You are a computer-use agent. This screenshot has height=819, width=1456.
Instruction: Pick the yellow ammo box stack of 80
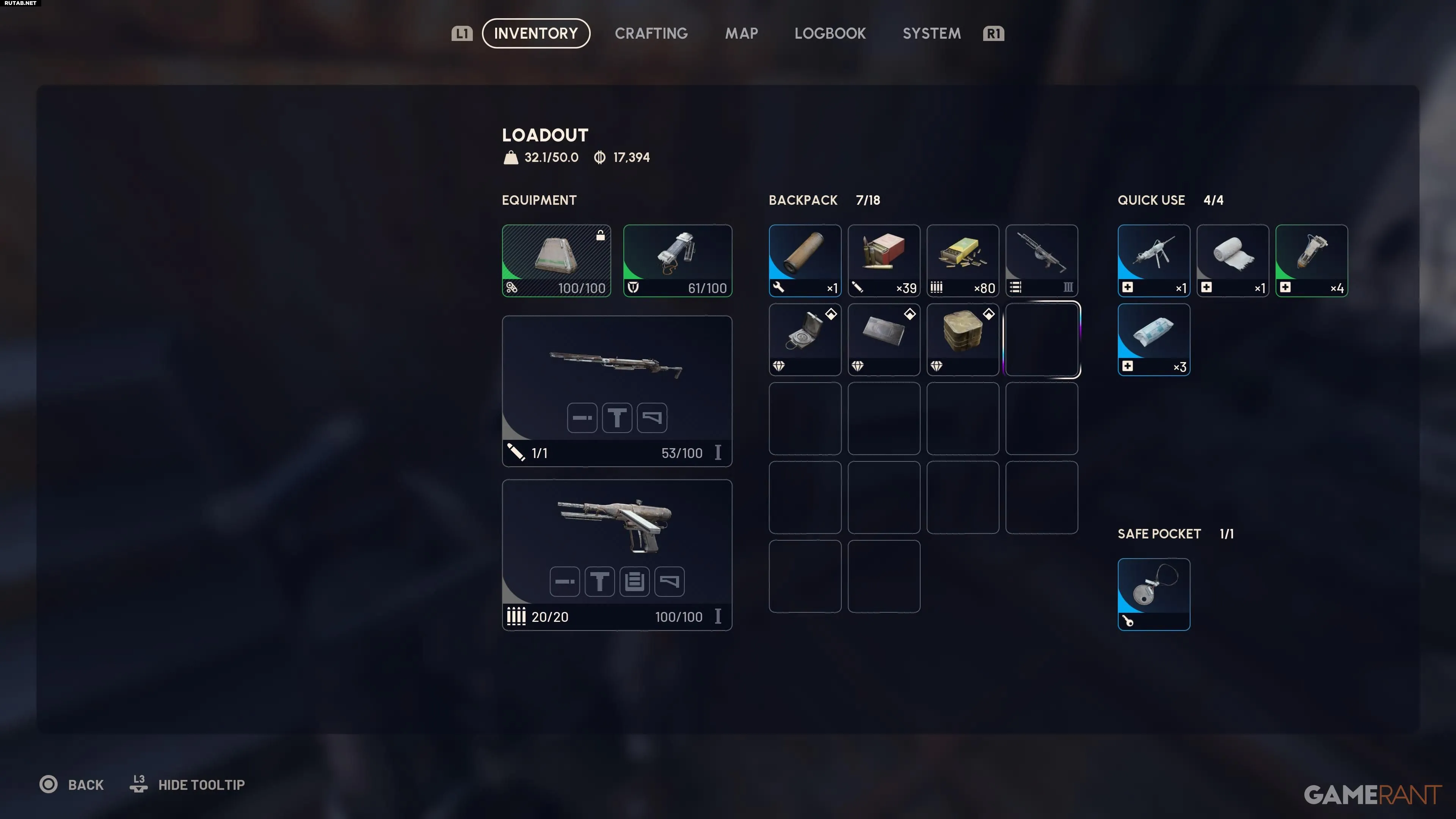click(962, 260)
